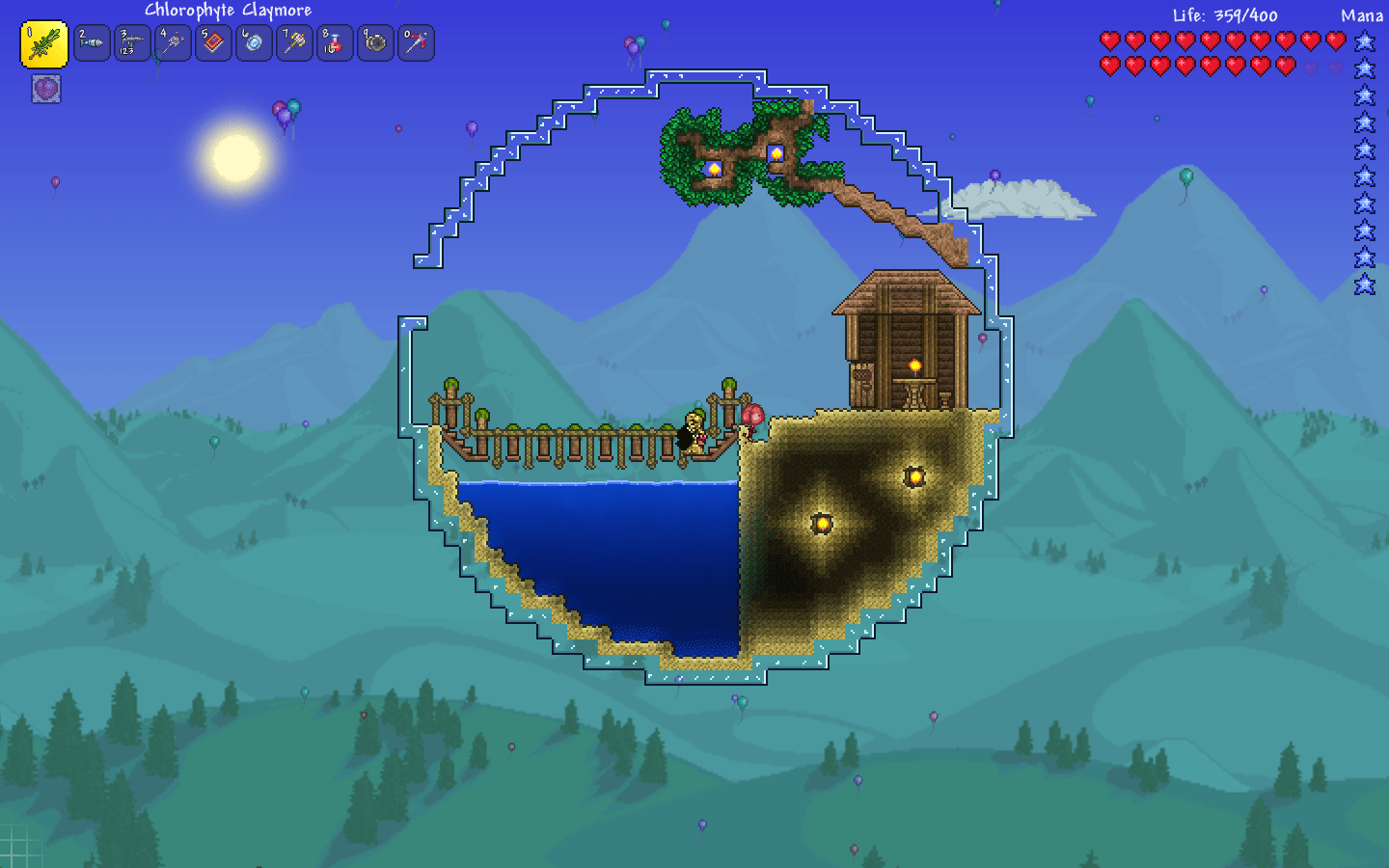1389x868 pixels.
Task: Select the gun in hotbar slot 2
Action: pos(92,43)
